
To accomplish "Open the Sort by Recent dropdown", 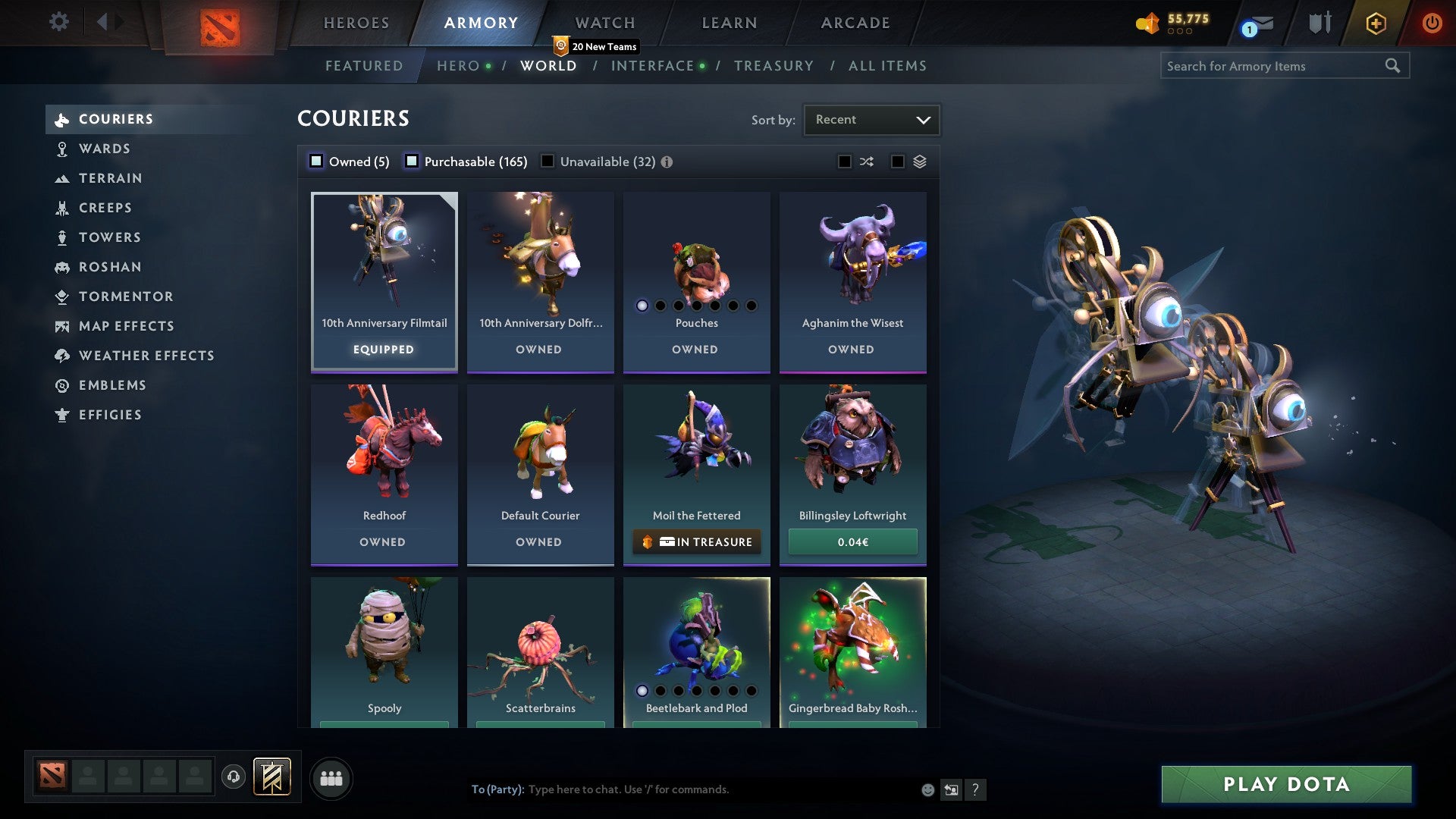I will (x=871, y=119).
